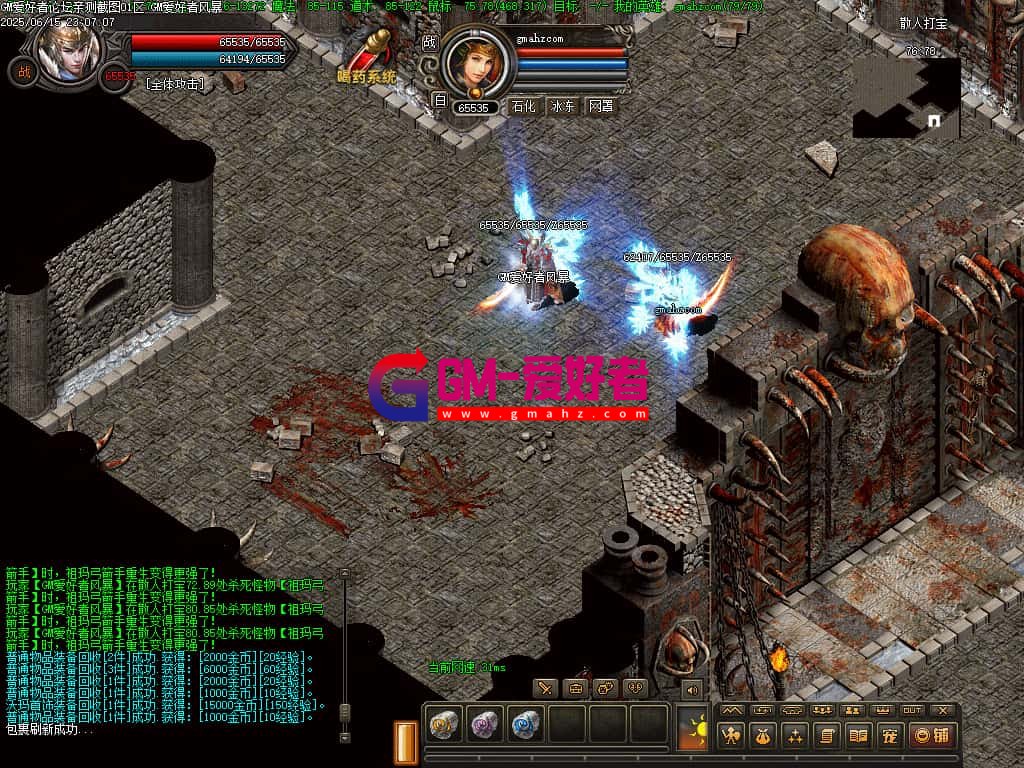Viewport: 1024px width, 768px height.
Task: Click the X exit button in bottom panel
Action: (x=942, y=710)
